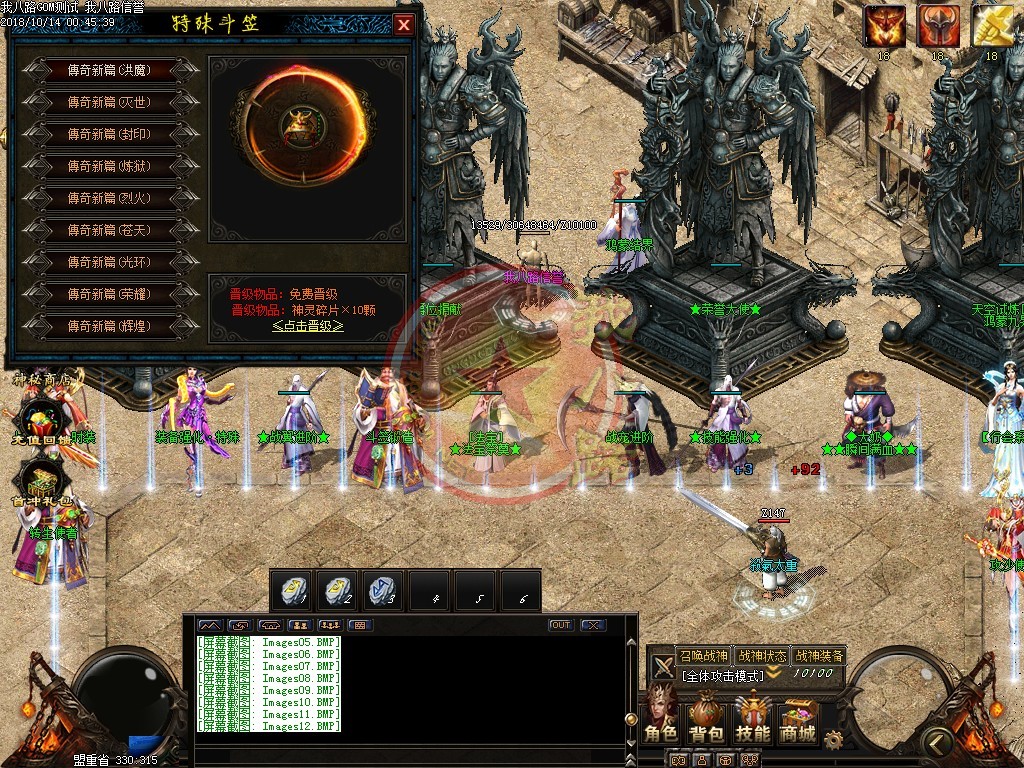
Task: Activate 召唤战神 summon button
Action: (703, 656)
